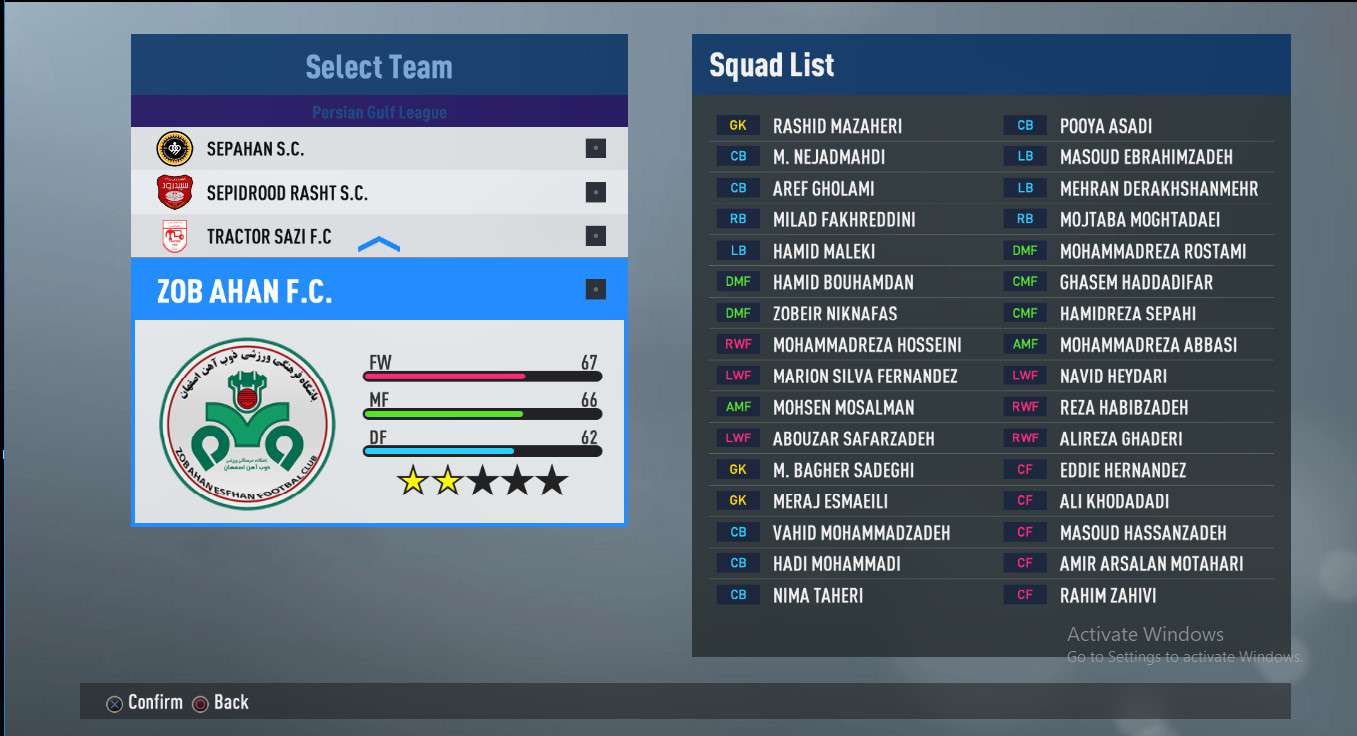The image size is (1357, 736).
Task: Pick Tractor Sazi F.C from the list
Action: pyautogui.click(x=269, y=237)
